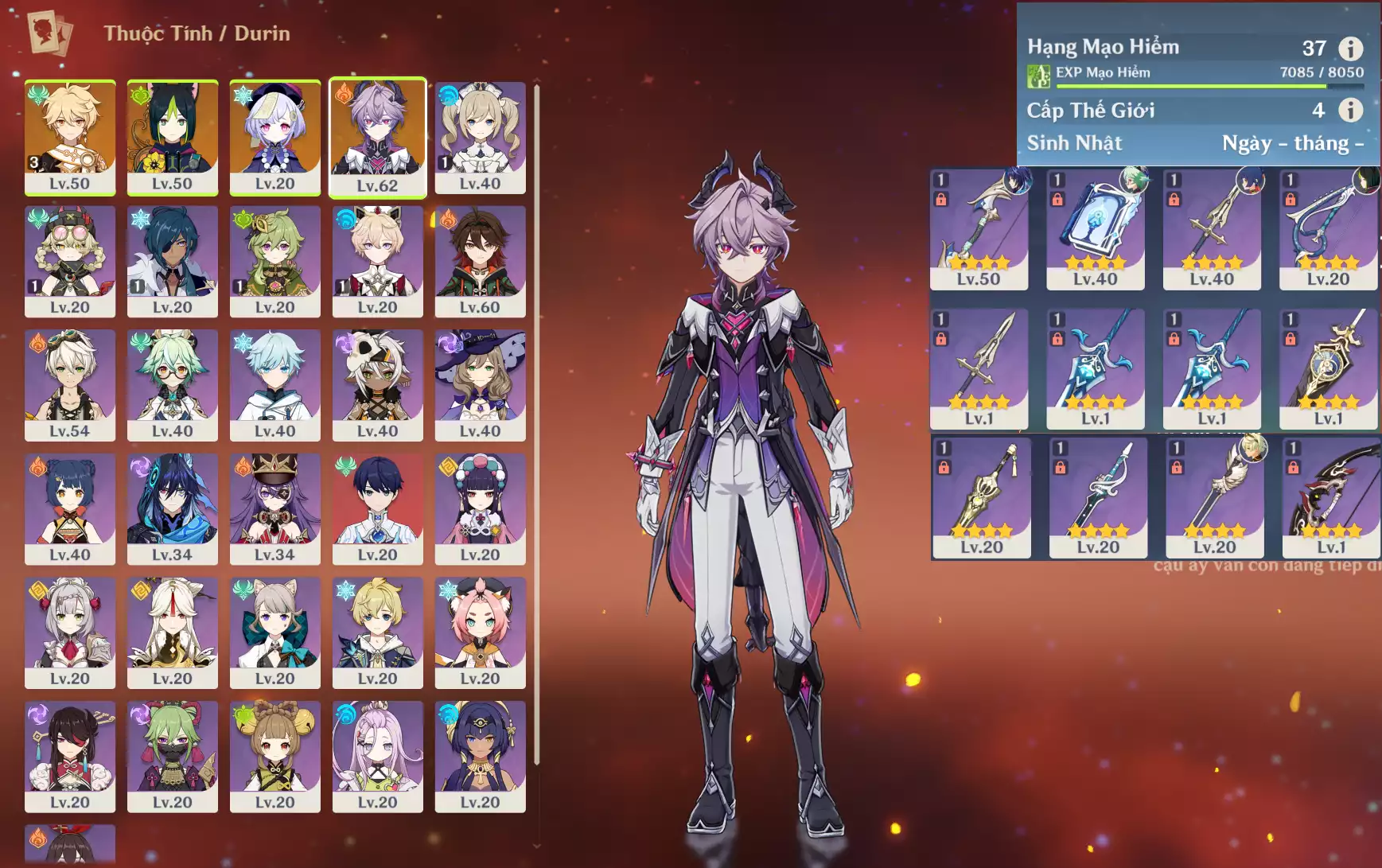Select the Traveler portrait at Lv.50
This screenshot has height=868, width=1382.
tap(70, 137)
